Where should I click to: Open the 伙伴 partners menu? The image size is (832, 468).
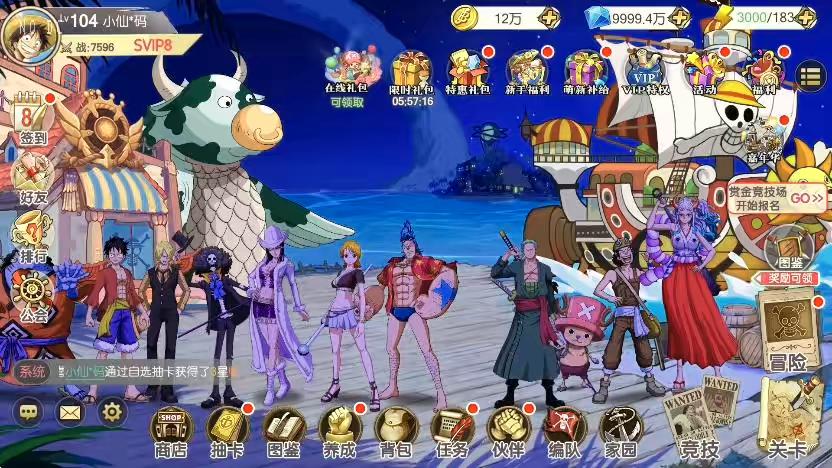coord(507,432)
